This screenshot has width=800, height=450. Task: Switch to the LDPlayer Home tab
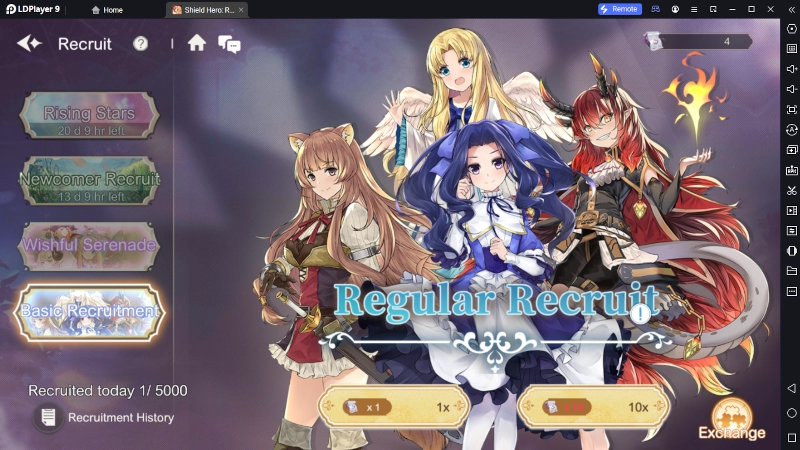[x=107, y=9]
